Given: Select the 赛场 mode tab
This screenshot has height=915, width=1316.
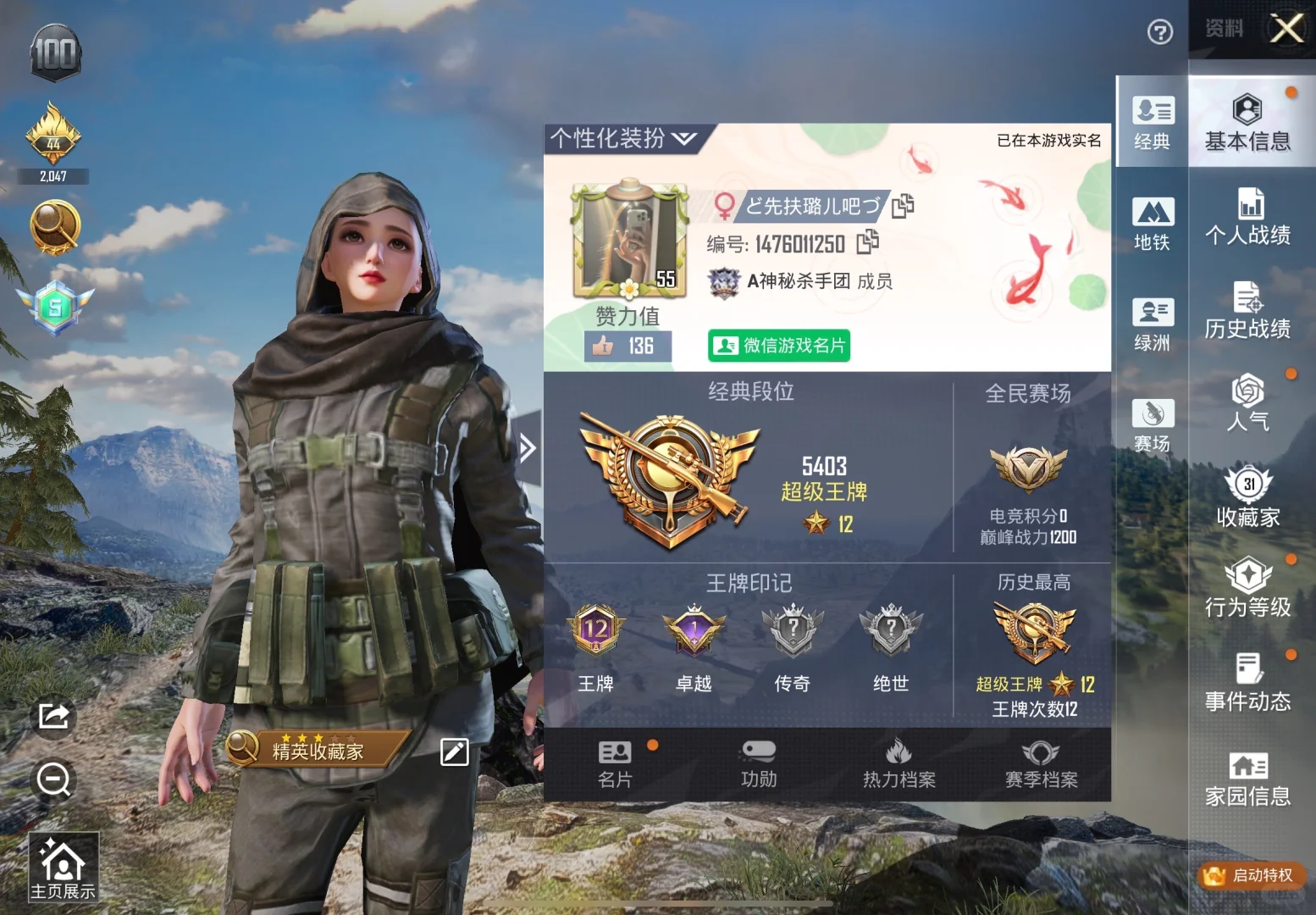Looking at the screenshot, I should point(1152,425).
